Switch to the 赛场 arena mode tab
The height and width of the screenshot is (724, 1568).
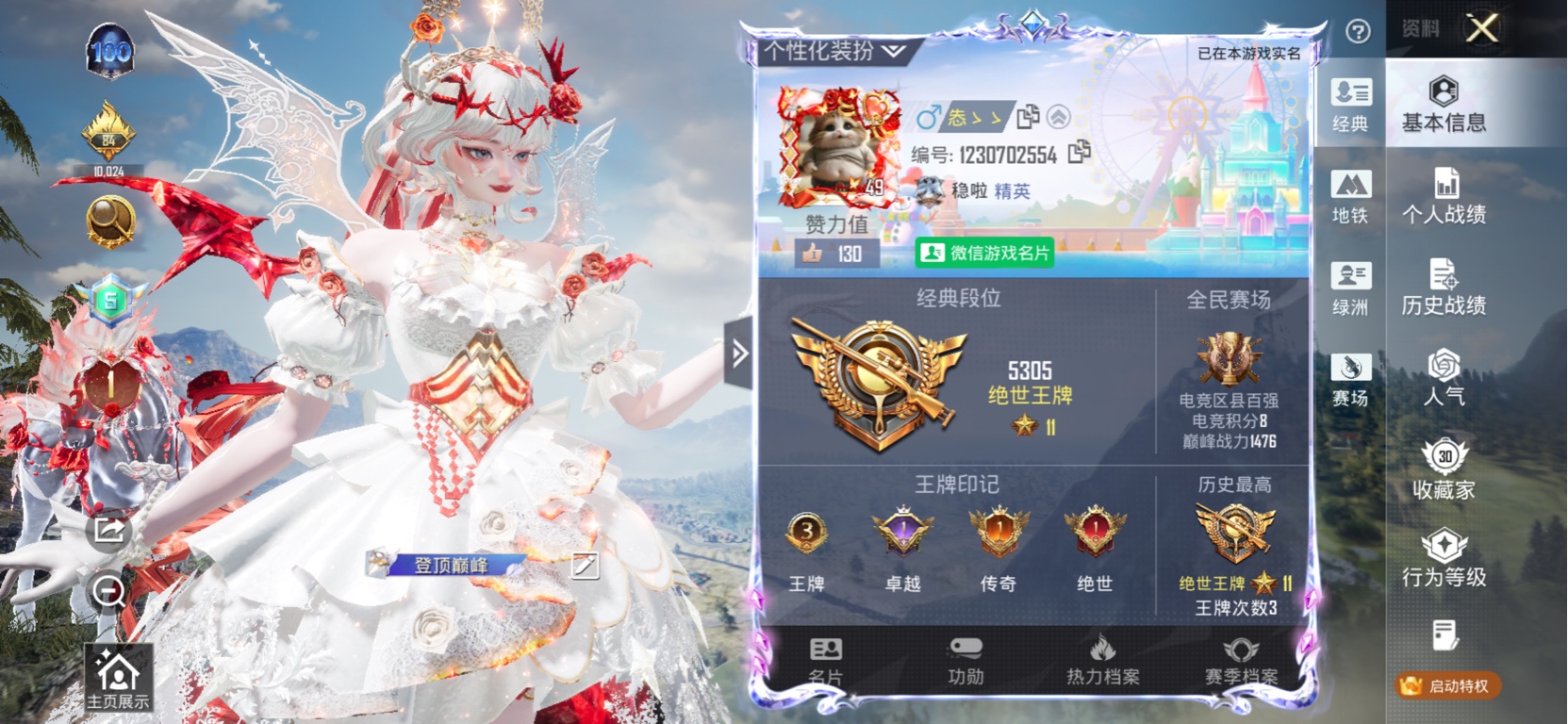pyautogui.click(x=1350, y=379)
